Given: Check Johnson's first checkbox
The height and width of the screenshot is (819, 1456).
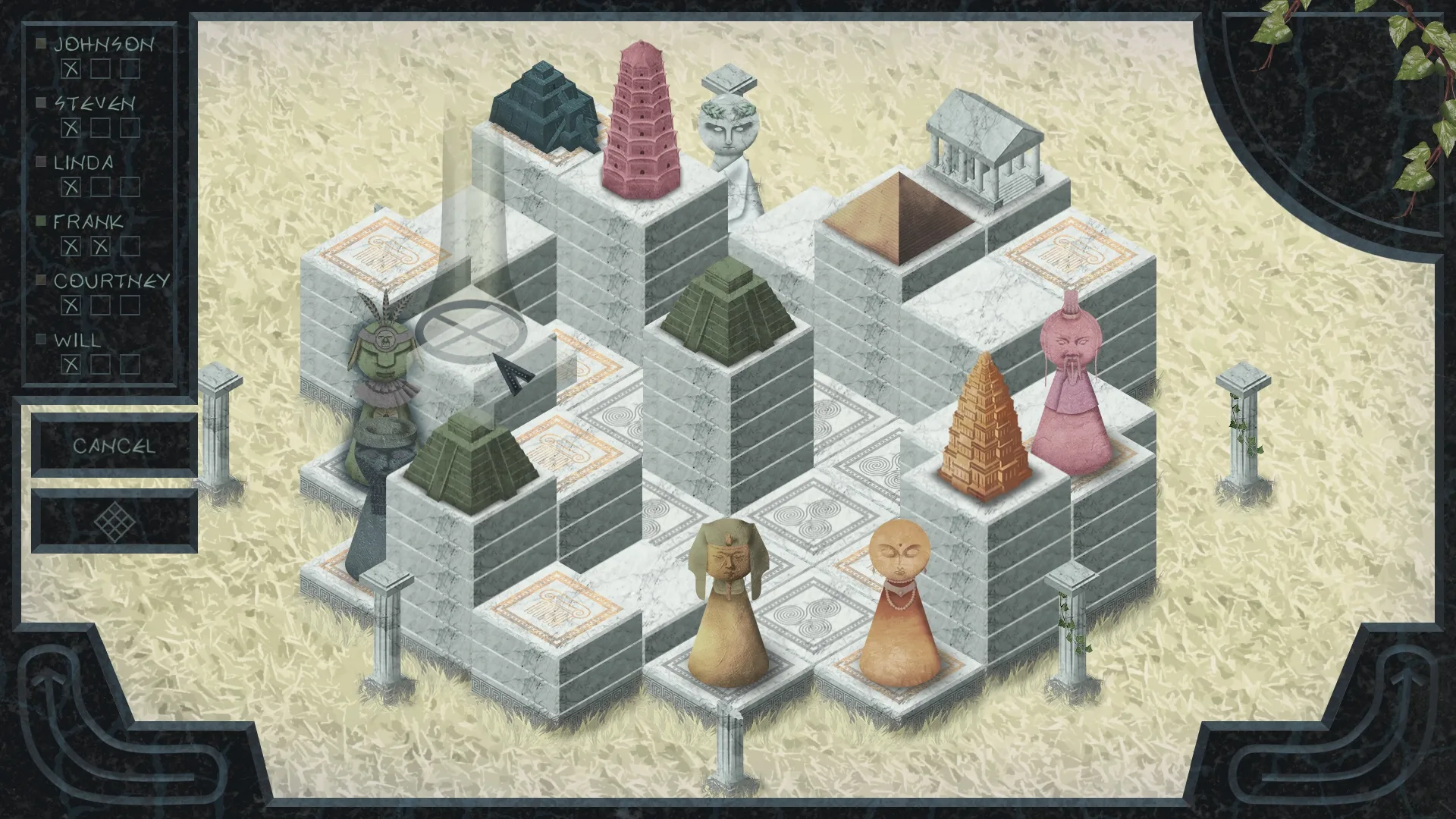Looking at the screenshot, I should (70, 68).
